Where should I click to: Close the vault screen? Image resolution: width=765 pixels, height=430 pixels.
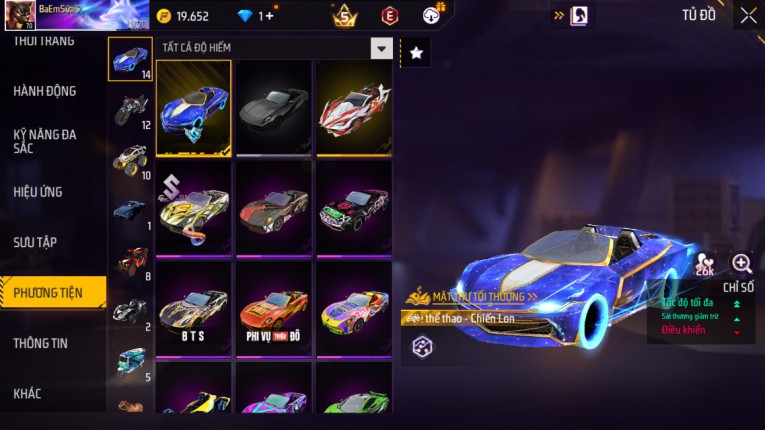point(748,15)
